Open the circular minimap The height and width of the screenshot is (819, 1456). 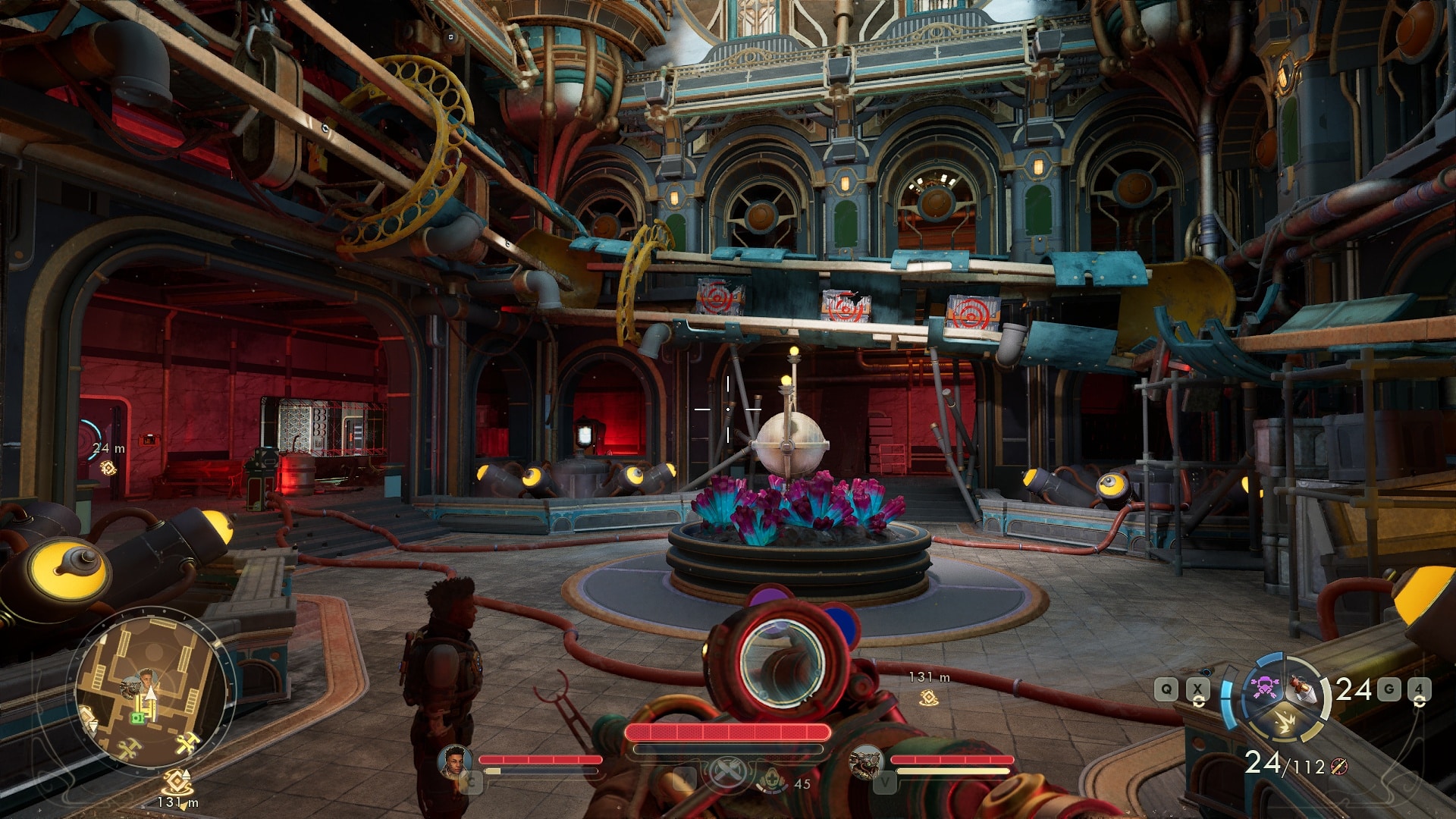(152, 692)
